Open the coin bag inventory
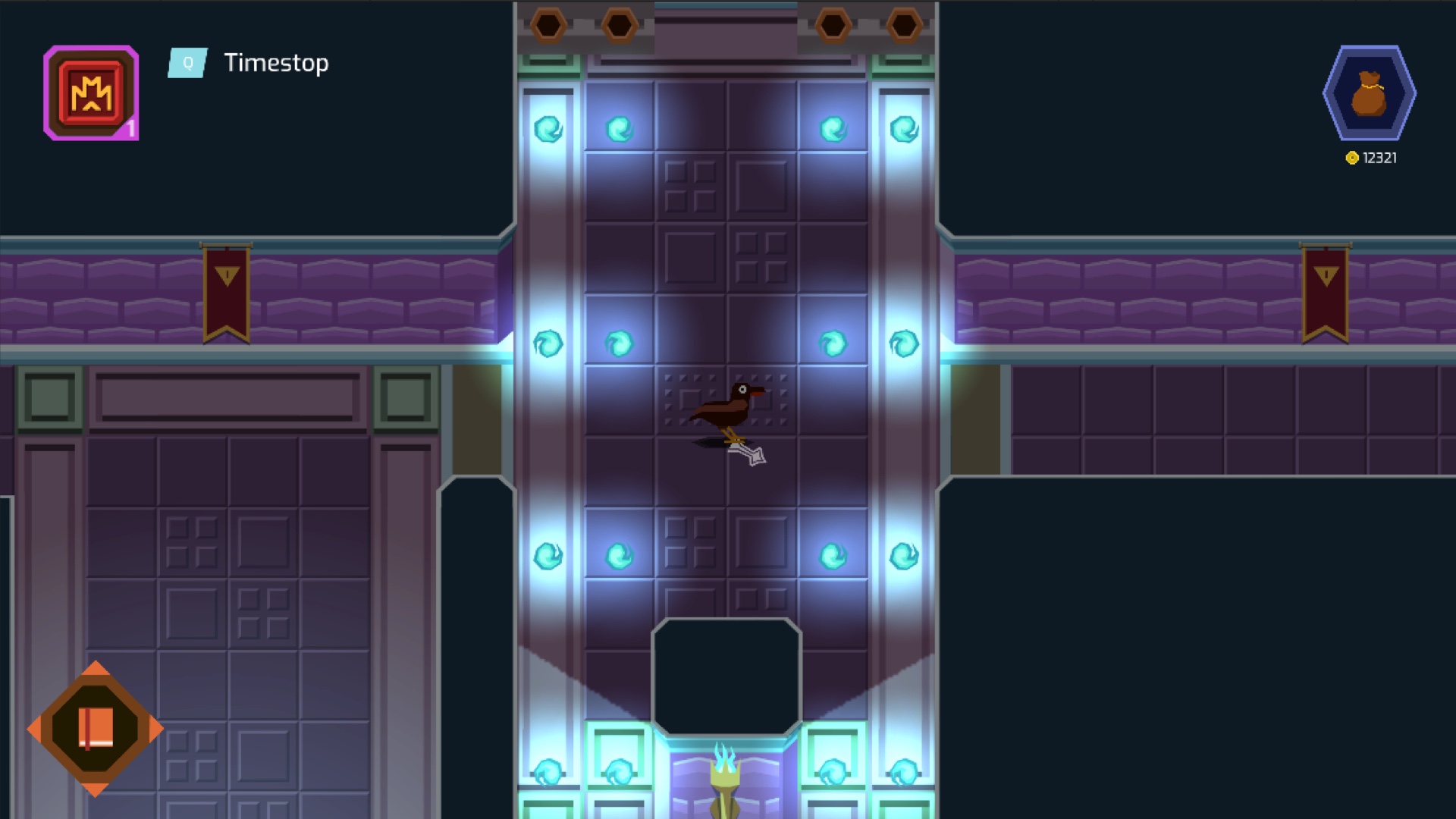 1369,93
